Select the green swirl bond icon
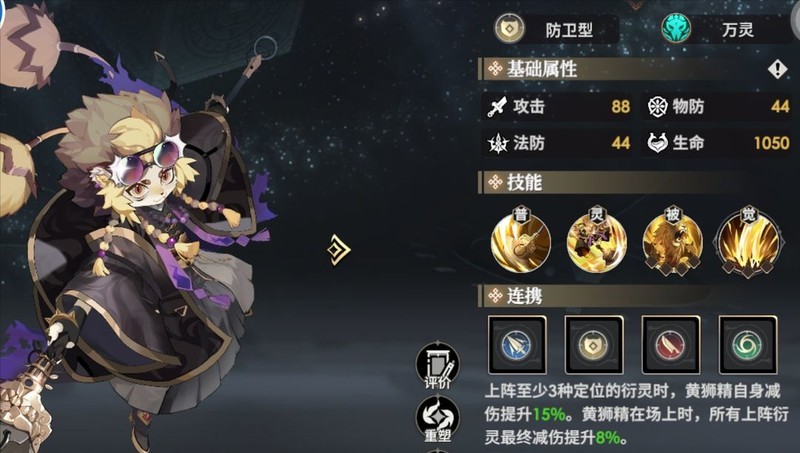800x453 pixels. pyautogui.click(x=747, y=345)
